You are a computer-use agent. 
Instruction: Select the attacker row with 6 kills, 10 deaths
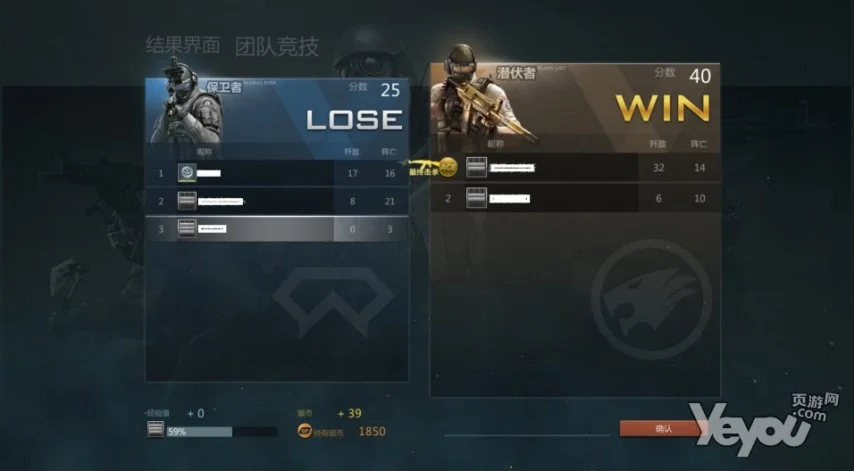click(575, 198)
